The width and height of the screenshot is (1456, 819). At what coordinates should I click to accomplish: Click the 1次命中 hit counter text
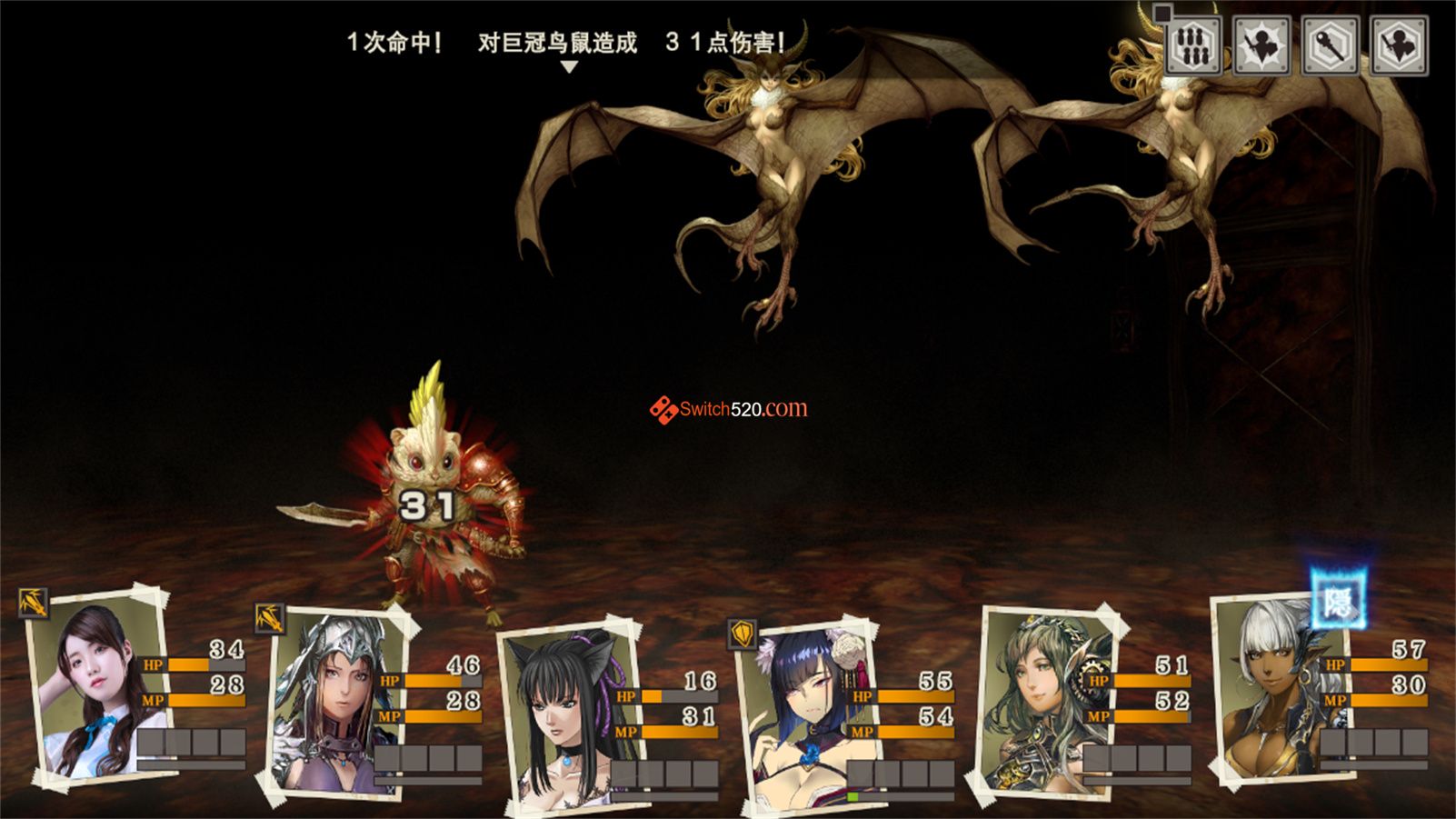coord(394,41)
